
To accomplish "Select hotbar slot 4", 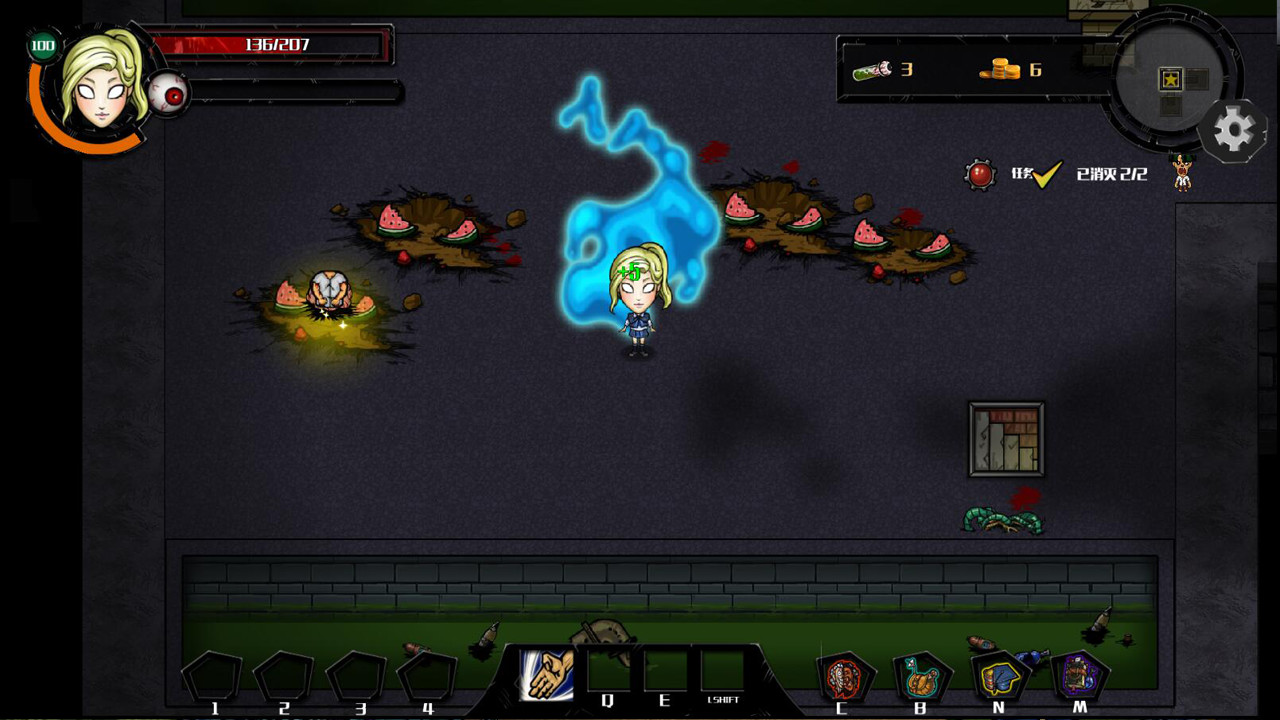I will (x=427, y=674).
